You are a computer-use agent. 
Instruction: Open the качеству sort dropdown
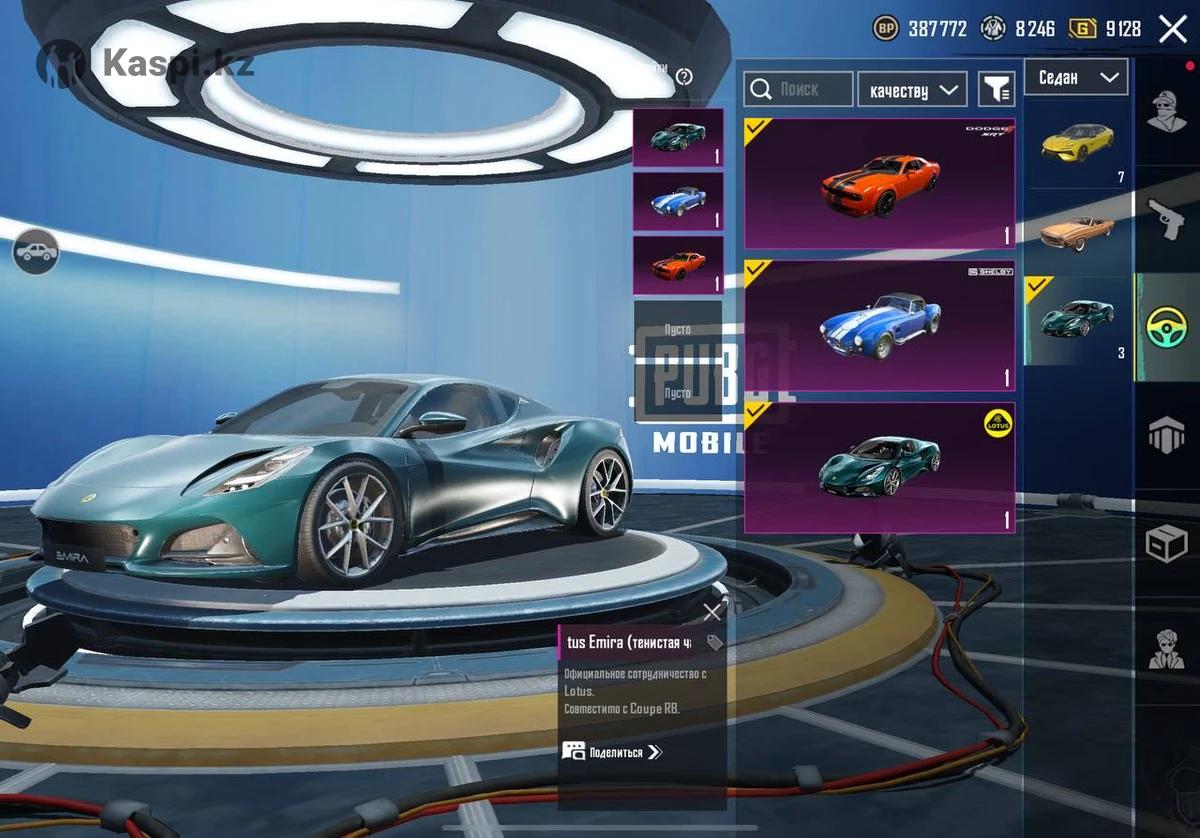tap(912, 90)
